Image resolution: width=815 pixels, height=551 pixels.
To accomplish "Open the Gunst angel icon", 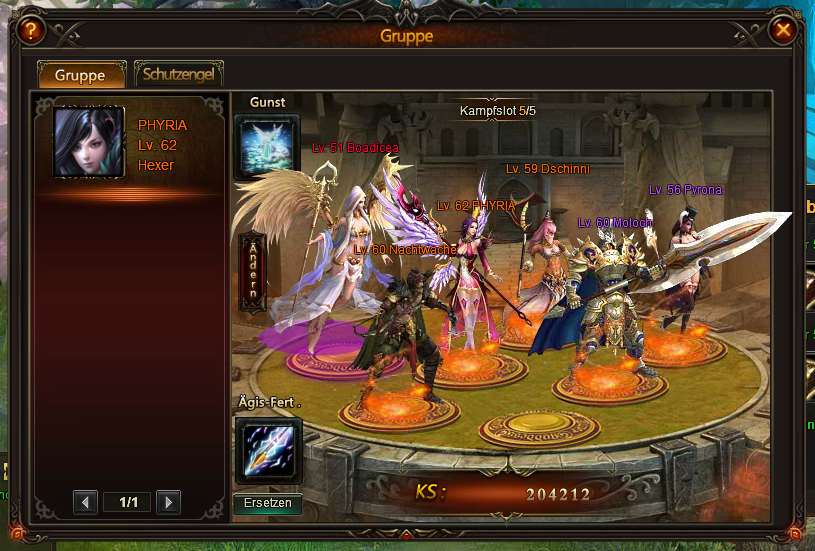I will [267, 147].
